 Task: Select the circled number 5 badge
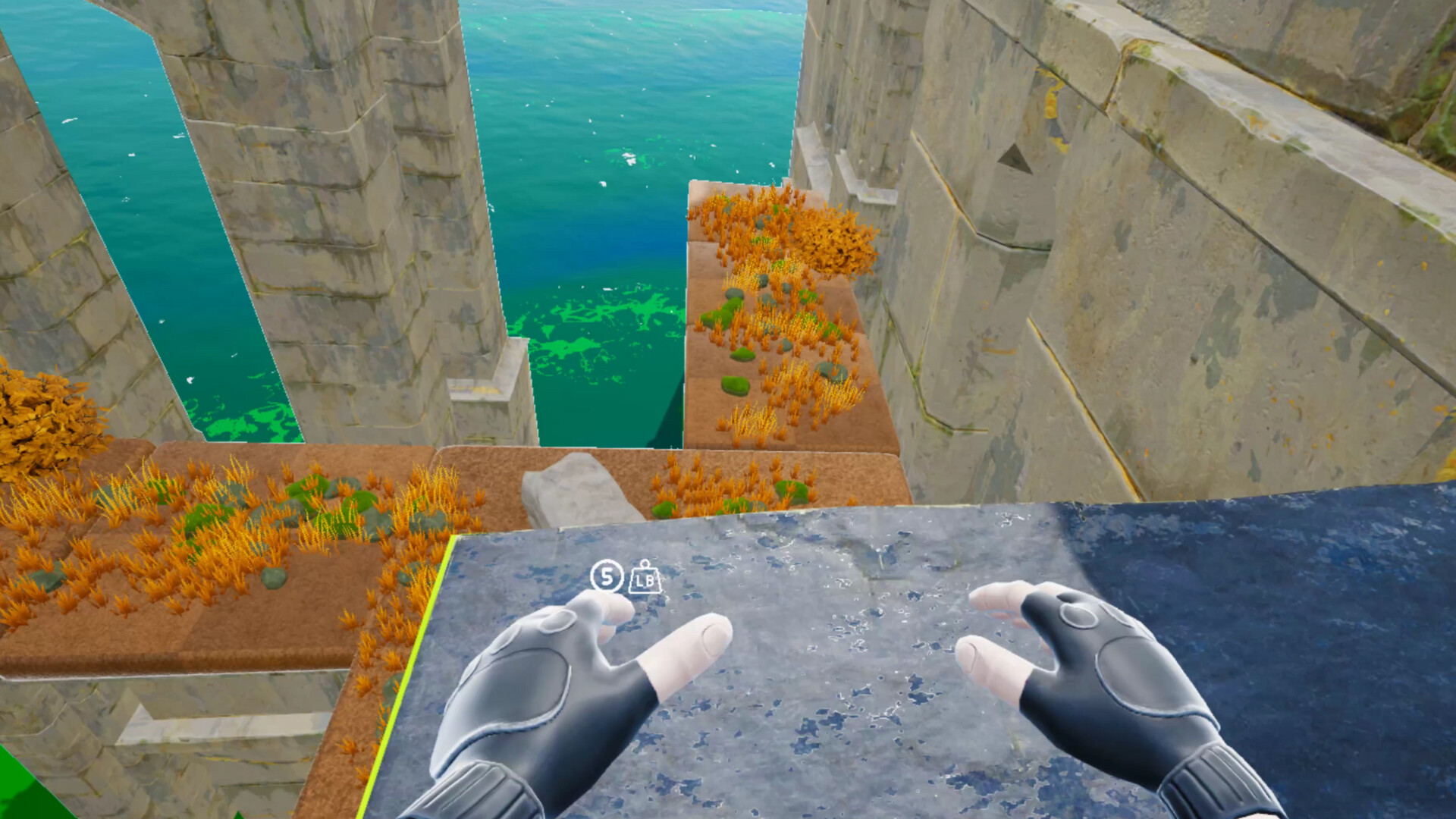click(x=606, y=579)
